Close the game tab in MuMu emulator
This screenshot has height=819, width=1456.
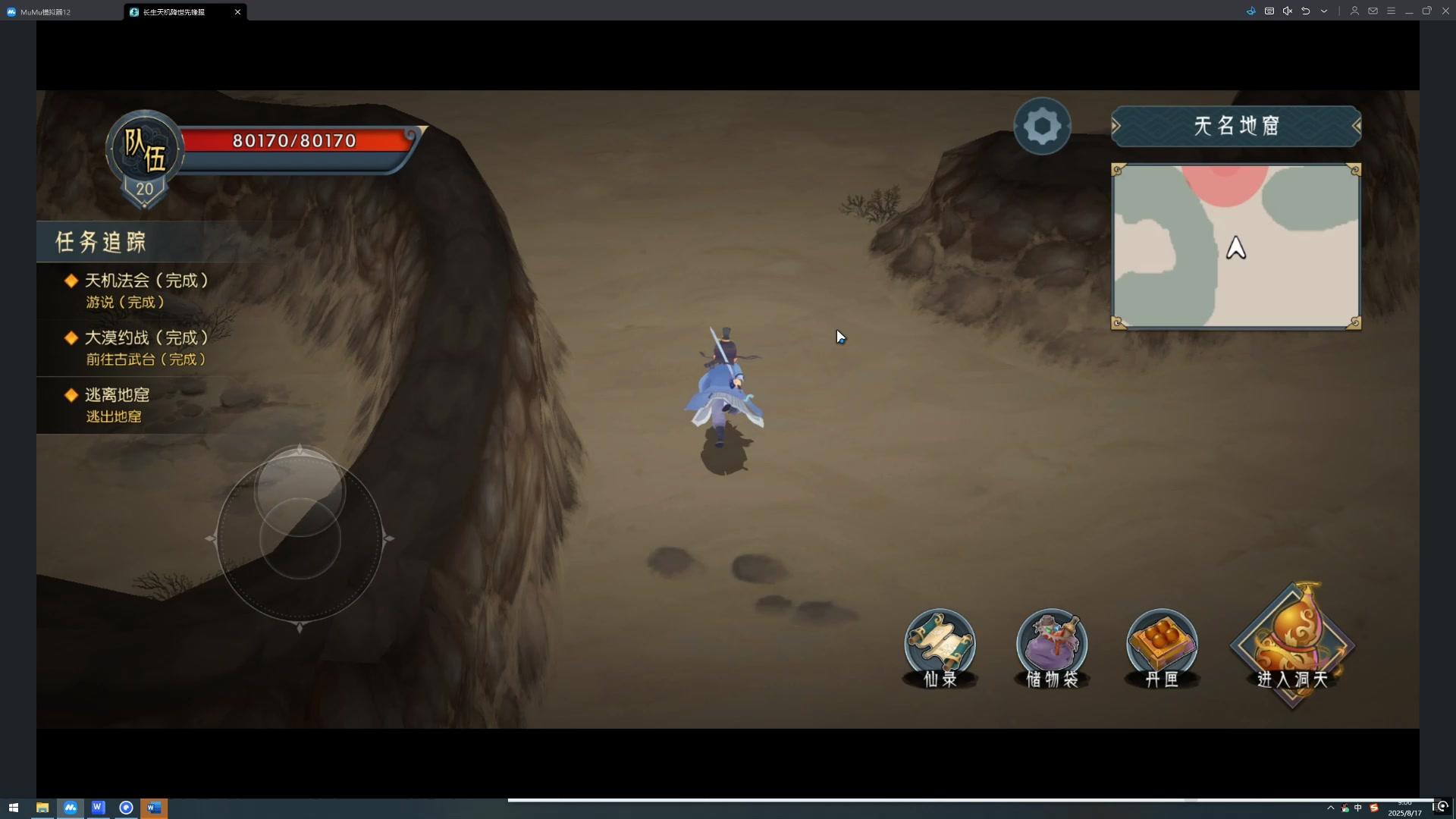[x=237, y=12]
